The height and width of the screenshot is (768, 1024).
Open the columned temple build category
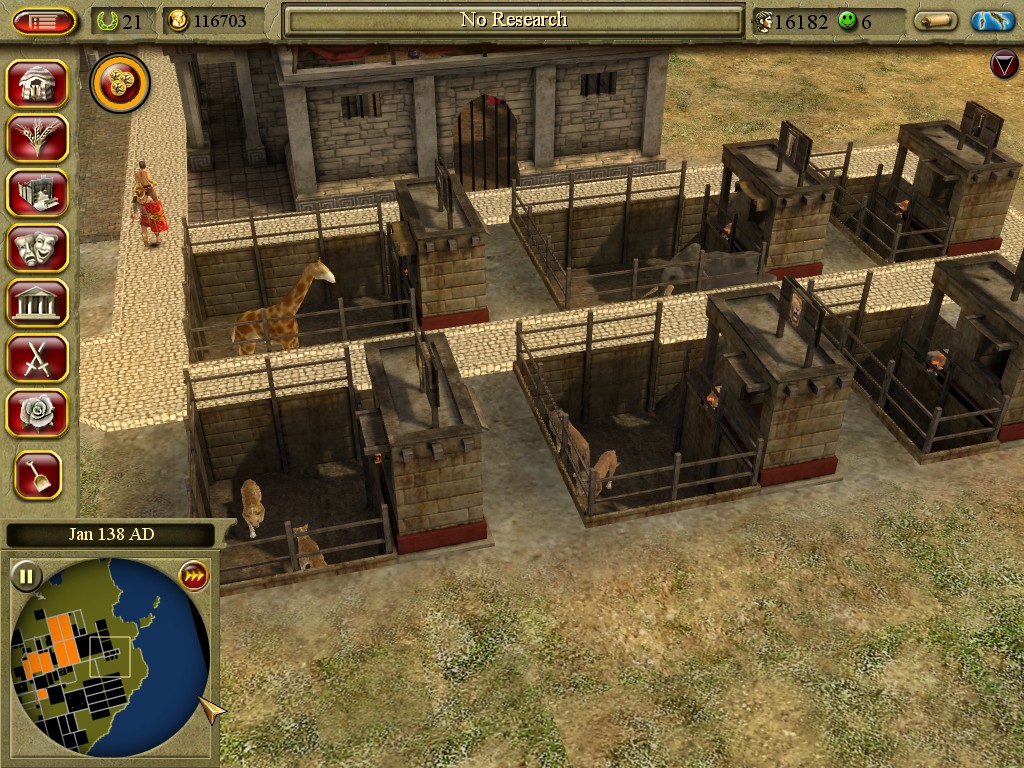pyautogui.click(x=37, y=302)
